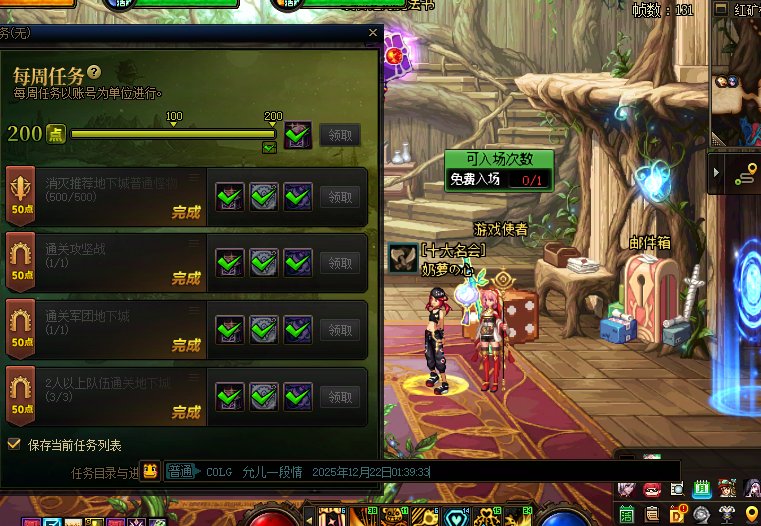Click the minimap window toggle icon
The image size is (761, 526).
(720, 9)
